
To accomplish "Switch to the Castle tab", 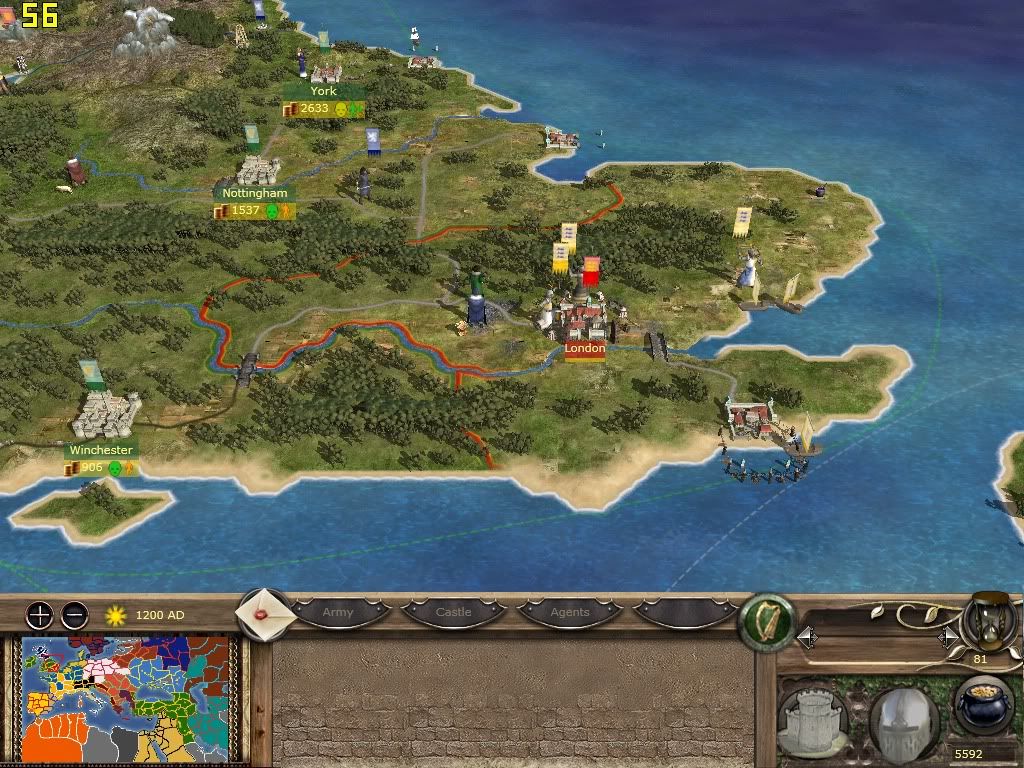I will click(x=453, y=612).
